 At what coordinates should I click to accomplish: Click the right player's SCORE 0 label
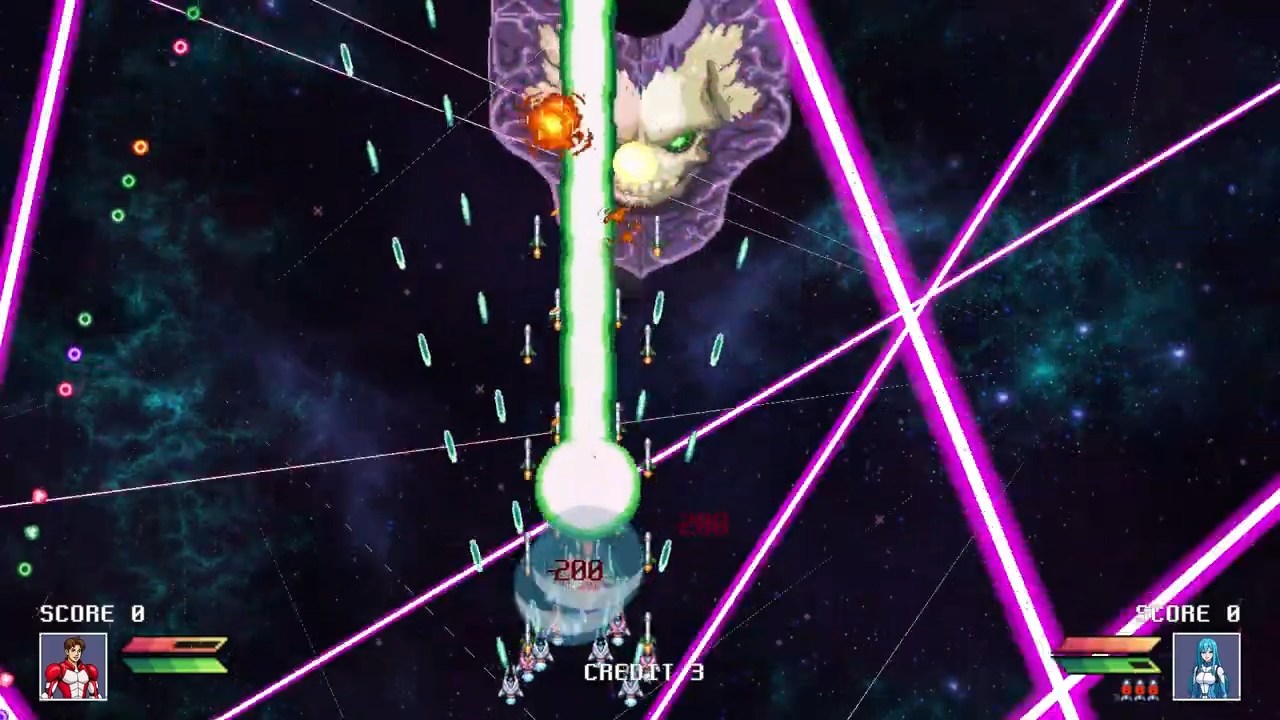[1188, 614]
